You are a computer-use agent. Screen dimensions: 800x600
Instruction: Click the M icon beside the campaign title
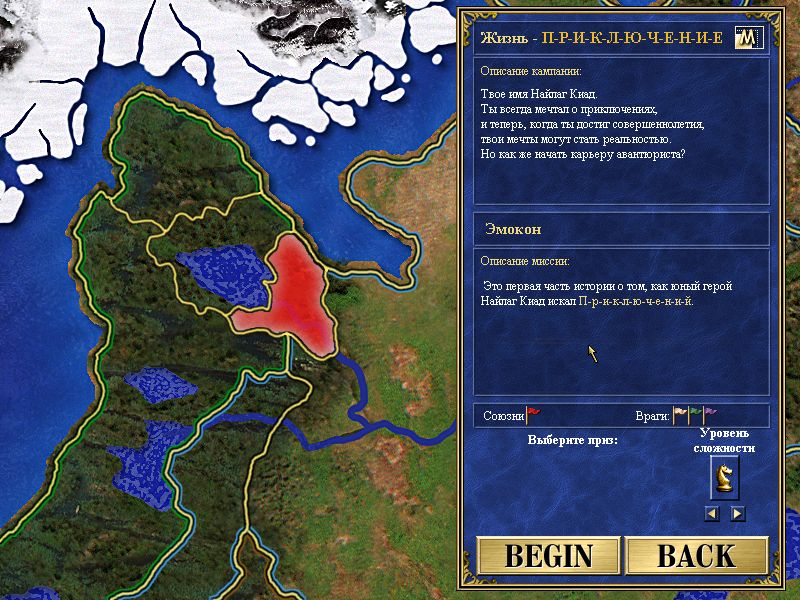tap(748, 38)
